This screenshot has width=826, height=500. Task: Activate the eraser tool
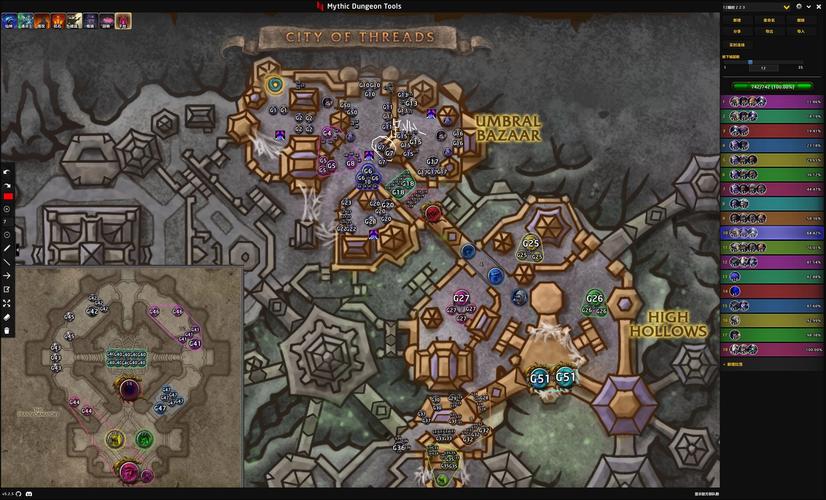(7, 316)
